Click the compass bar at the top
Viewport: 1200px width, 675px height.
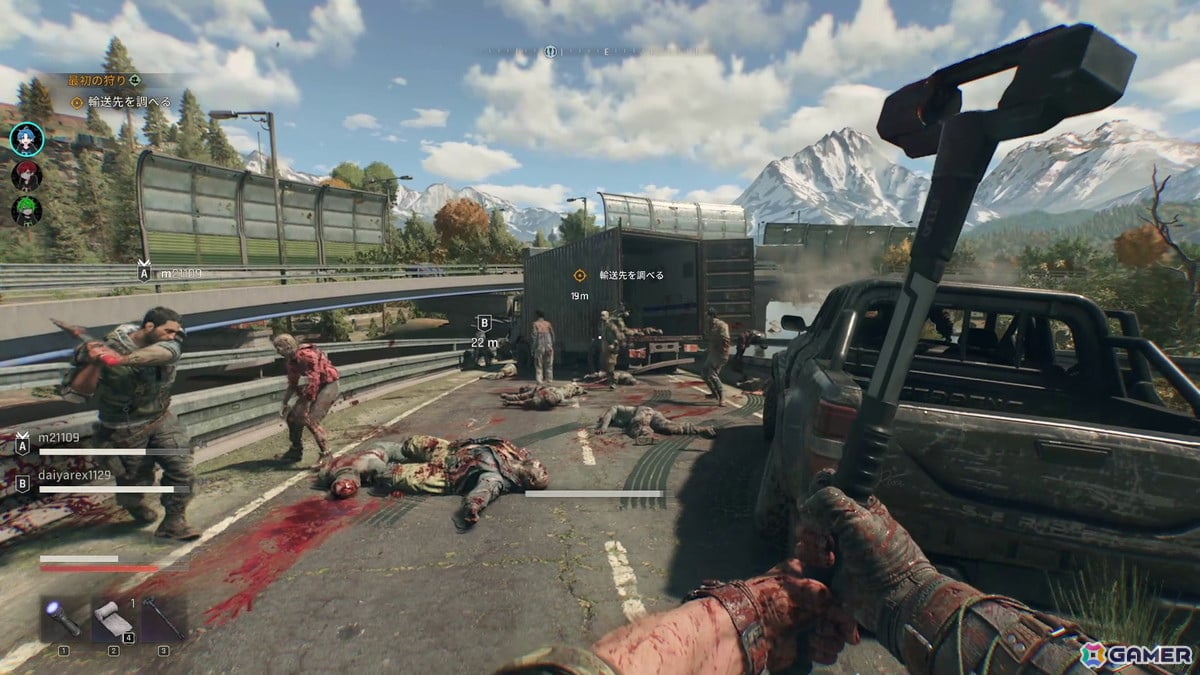[600, 51]
